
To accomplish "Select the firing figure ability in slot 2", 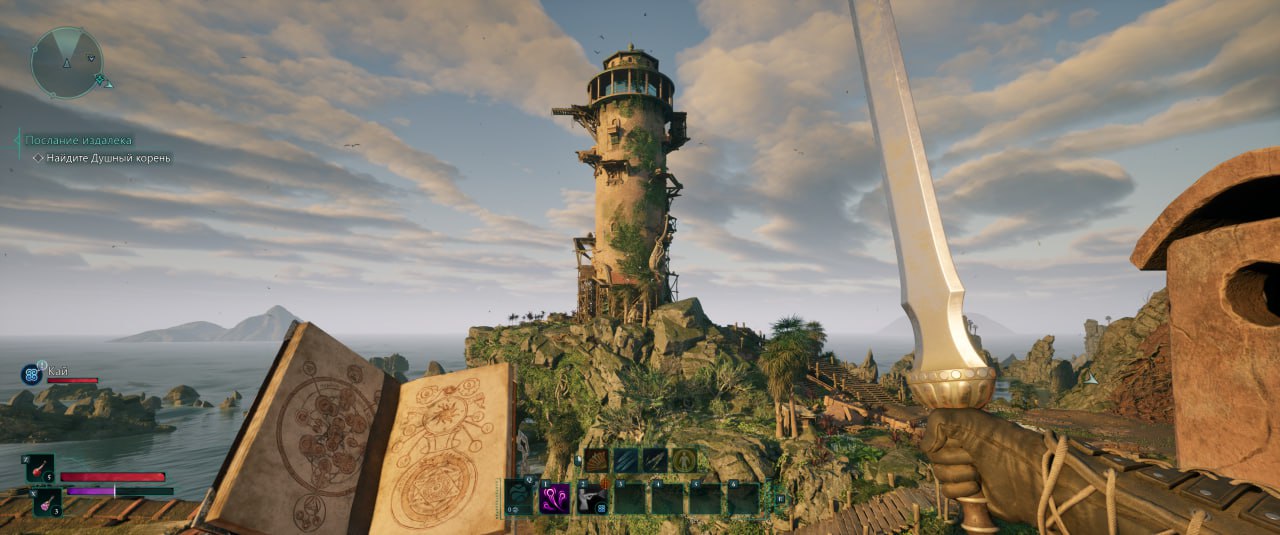I will point(591,497).
